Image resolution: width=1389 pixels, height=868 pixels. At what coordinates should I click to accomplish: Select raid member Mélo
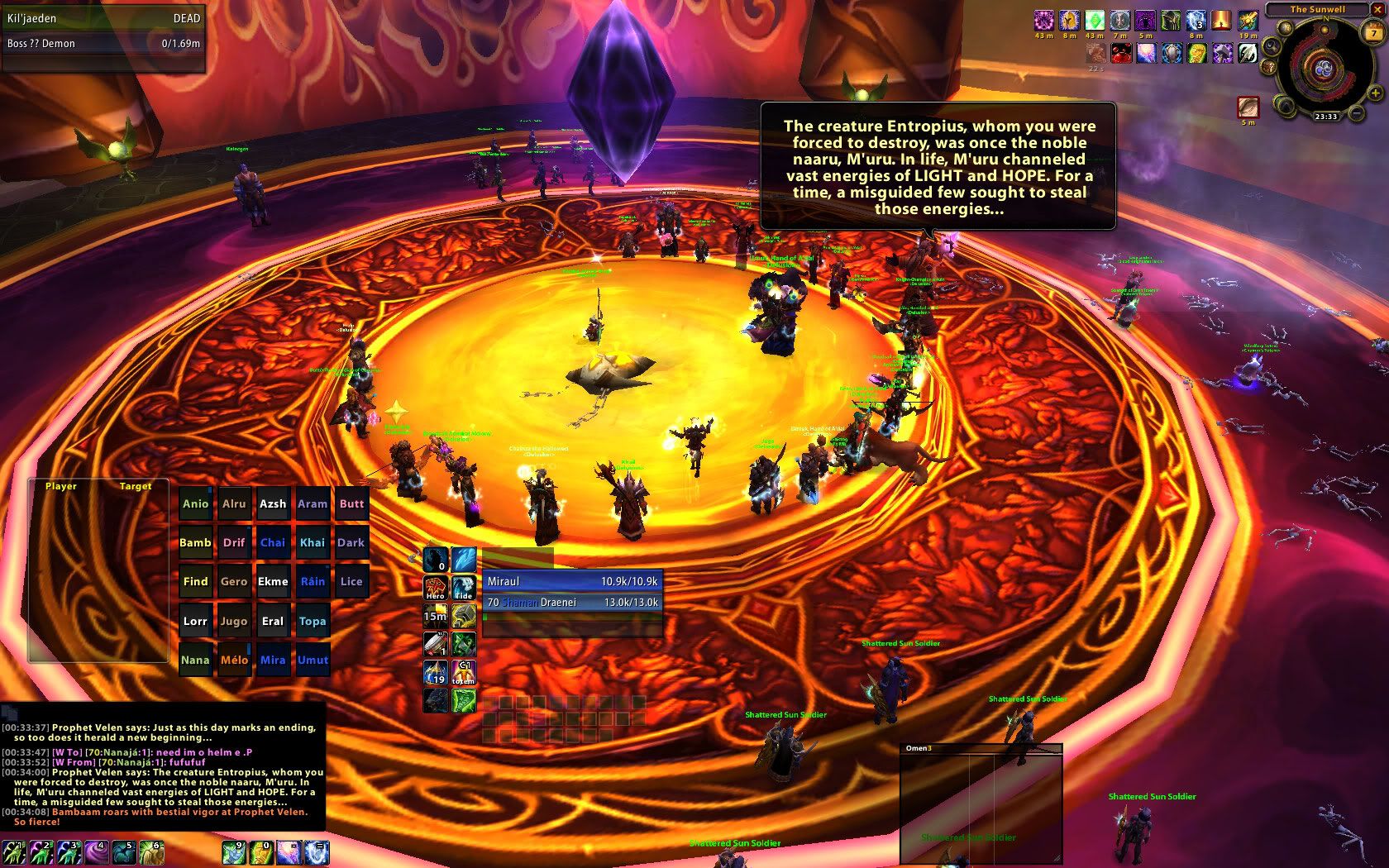click(234, 661)
